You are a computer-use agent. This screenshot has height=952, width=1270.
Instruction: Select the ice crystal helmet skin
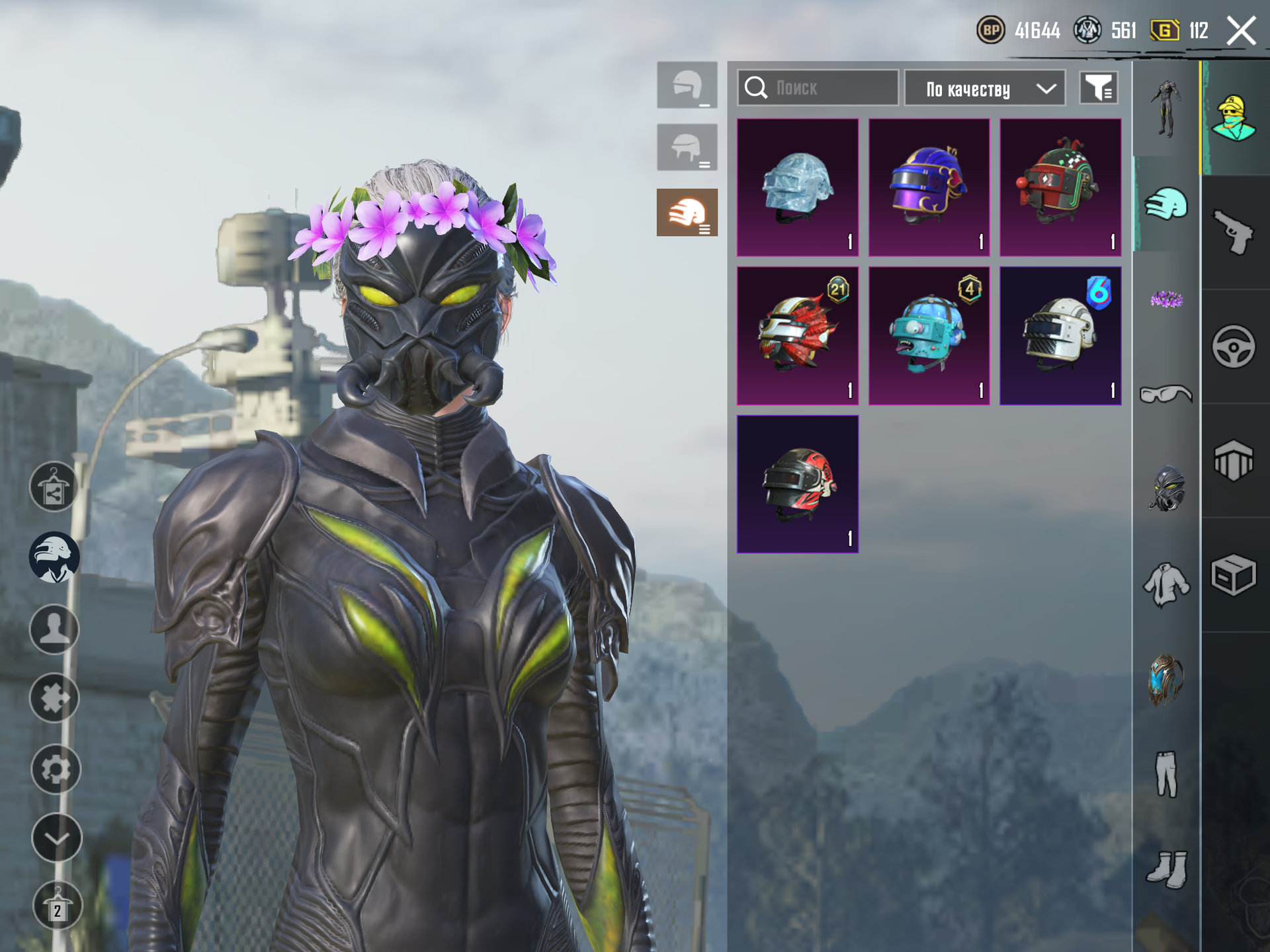point(798,187)
